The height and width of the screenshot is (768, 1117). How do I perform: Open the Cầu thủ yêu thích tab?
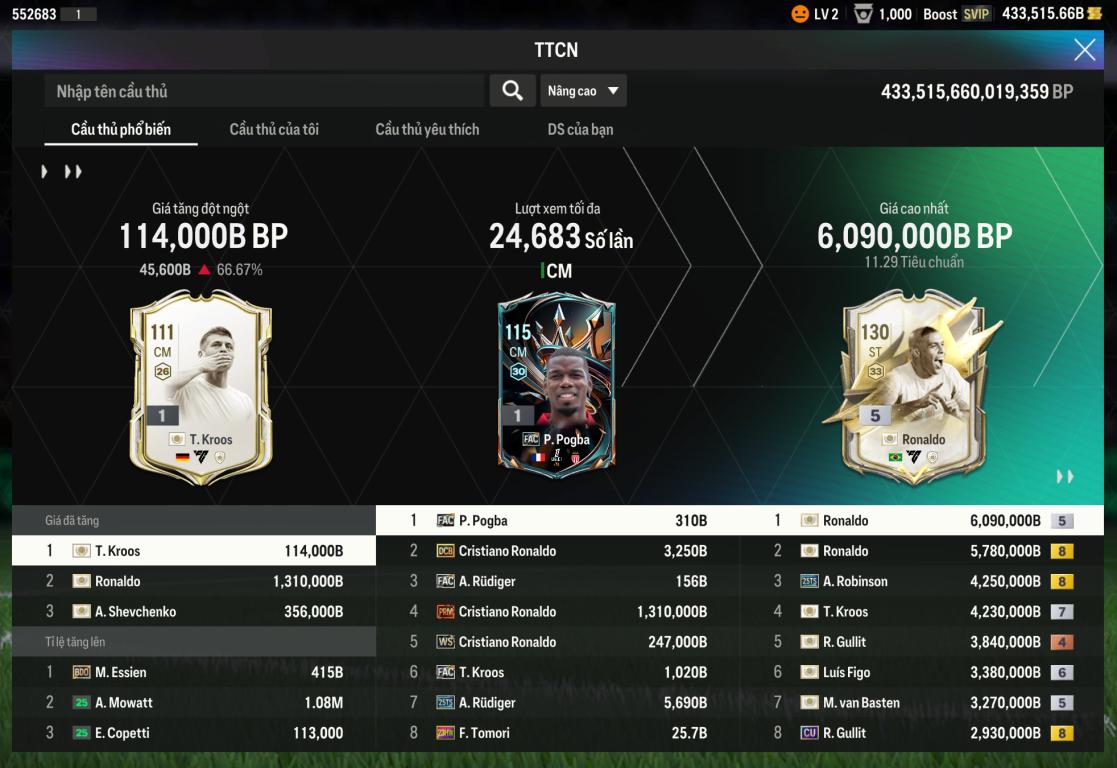[427, 129]
